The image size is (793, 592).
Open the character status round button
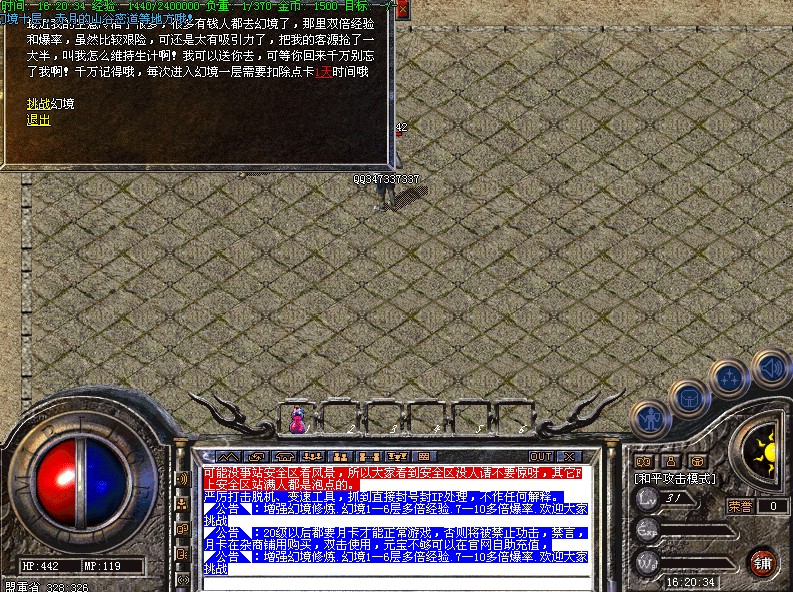pos(653,419)
